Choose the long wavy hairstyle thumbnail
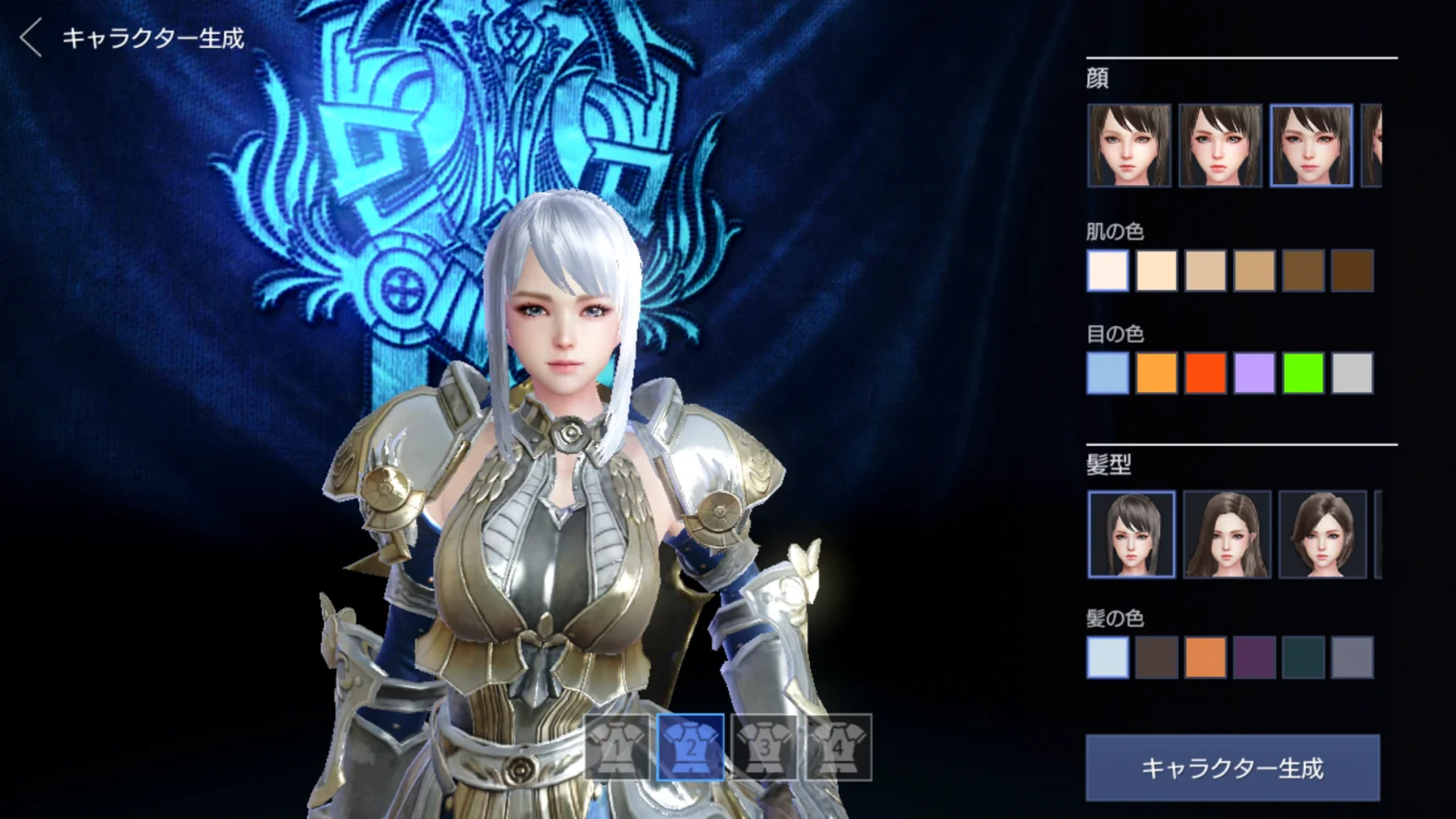 (1227, 534)
